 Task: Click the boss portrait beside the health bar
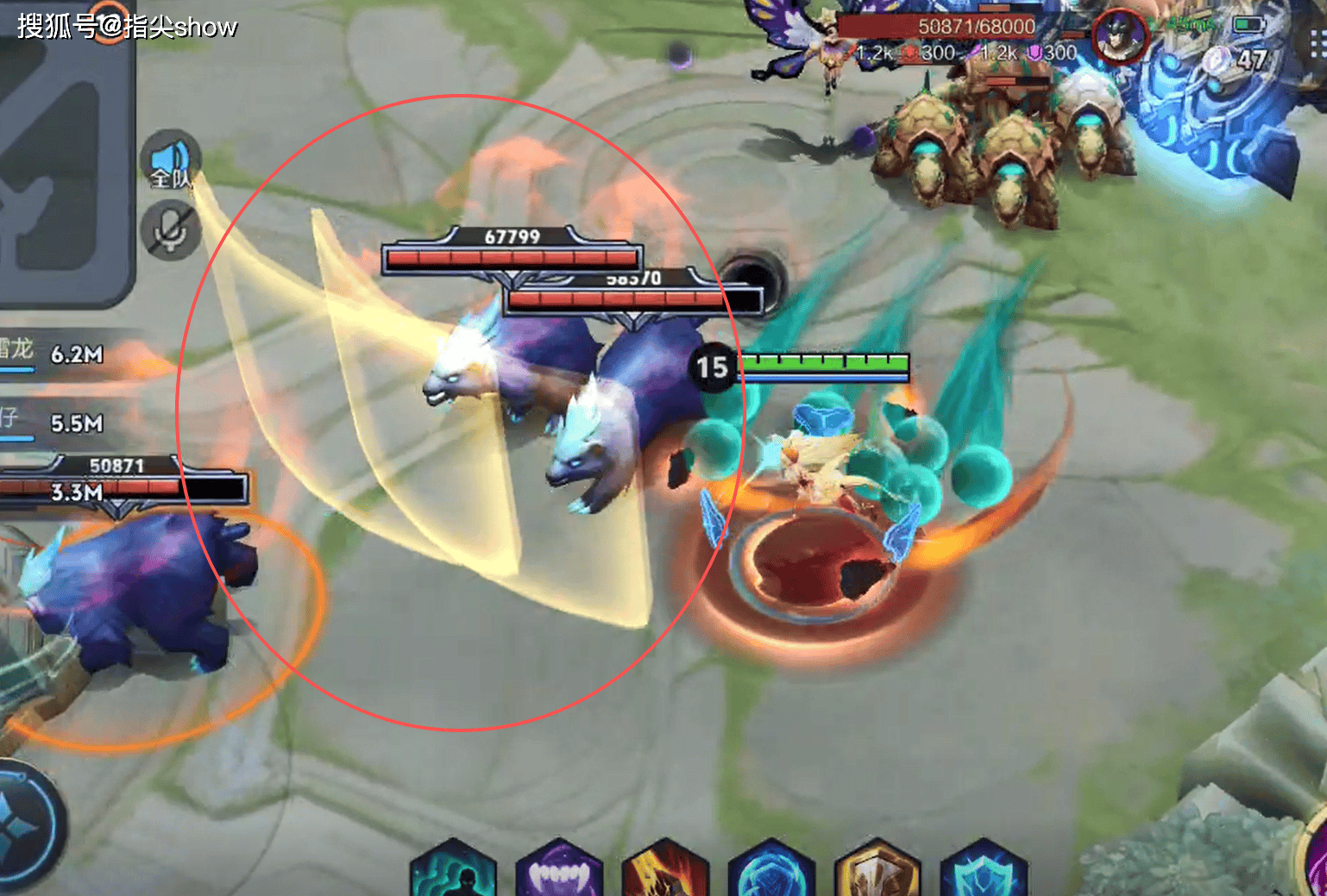(x=1120, y=37)
